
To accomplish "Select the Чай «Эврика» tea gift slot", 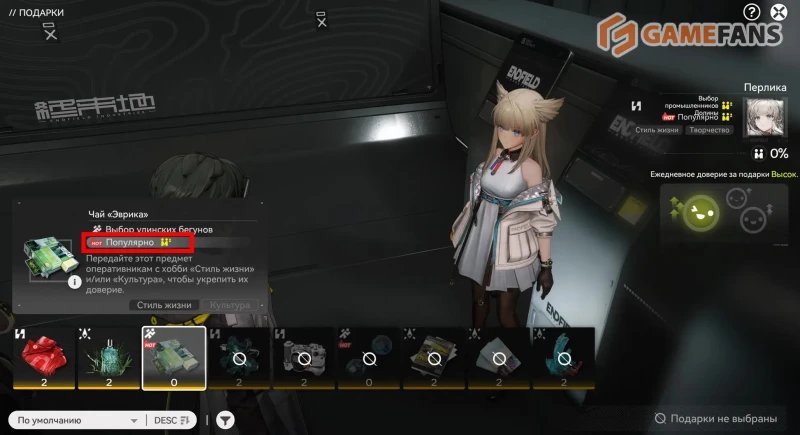I will coord(174,357).
